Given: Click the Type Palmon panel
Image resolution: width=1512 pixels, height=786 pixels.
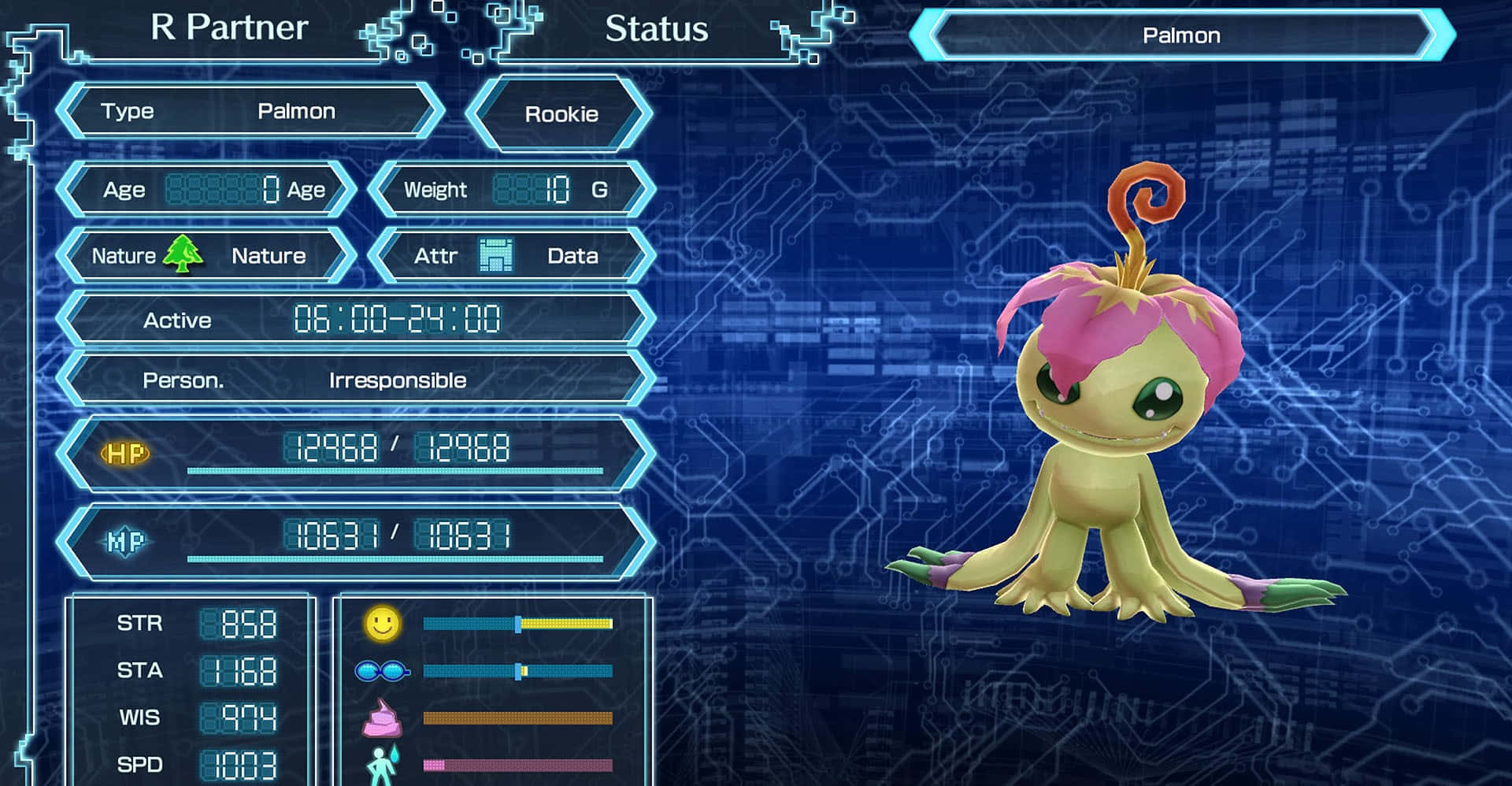Looking at the screenshot, I should [250, 112].
